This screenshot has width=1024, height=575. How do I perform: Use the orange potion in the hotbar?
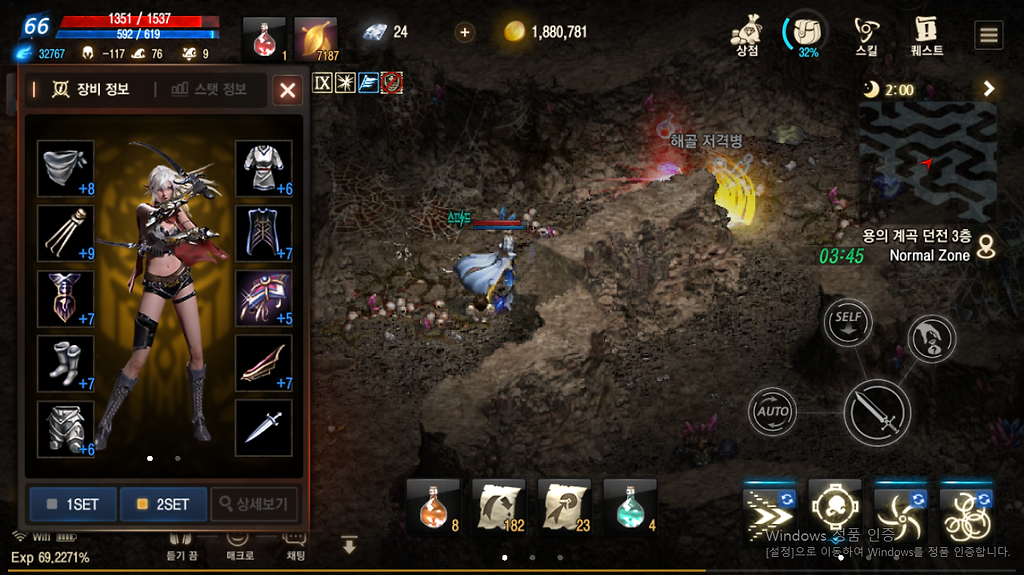(x=433, y=505)
